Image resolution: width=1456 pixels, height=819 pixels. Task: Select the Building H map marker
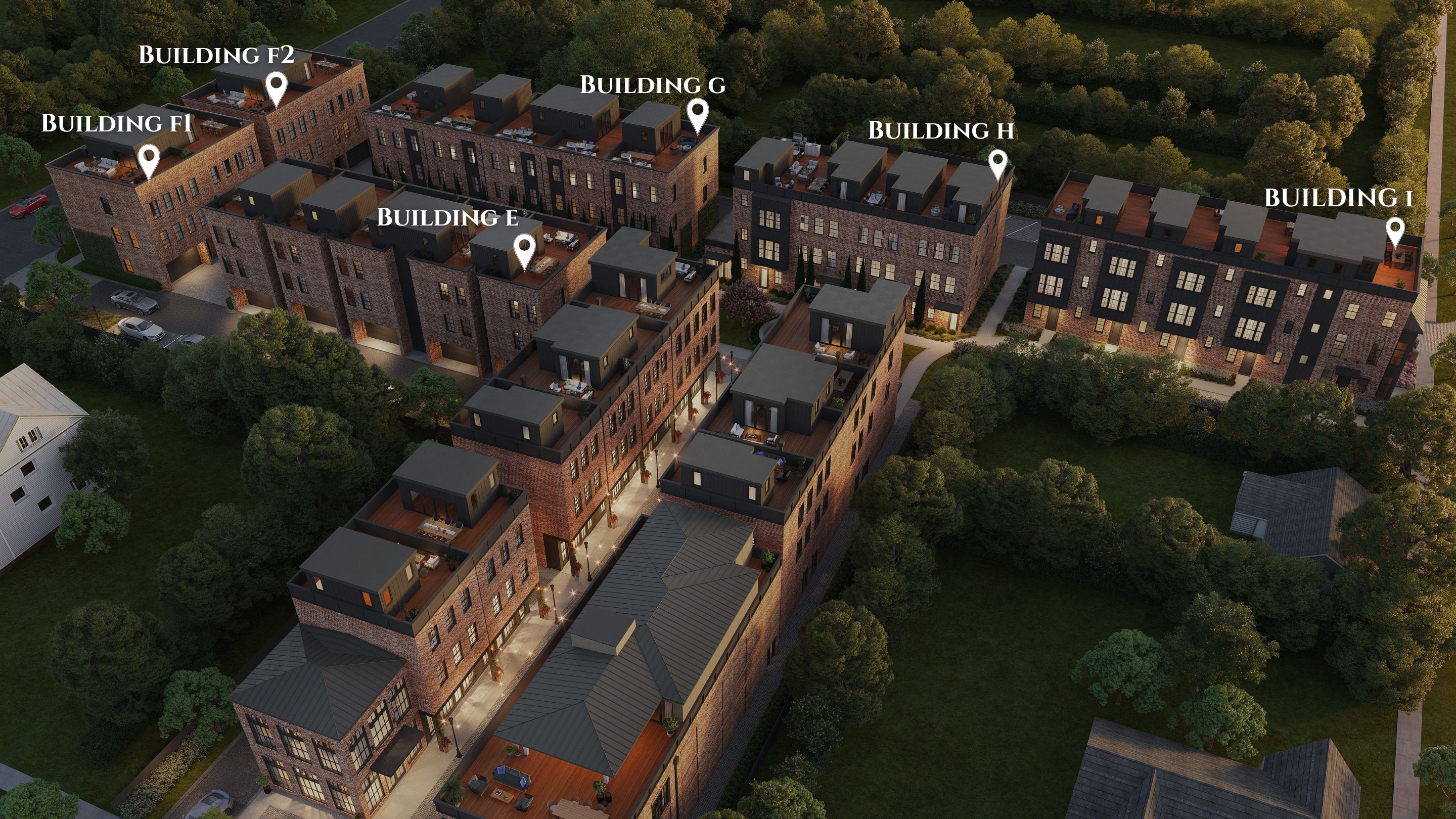997,163
